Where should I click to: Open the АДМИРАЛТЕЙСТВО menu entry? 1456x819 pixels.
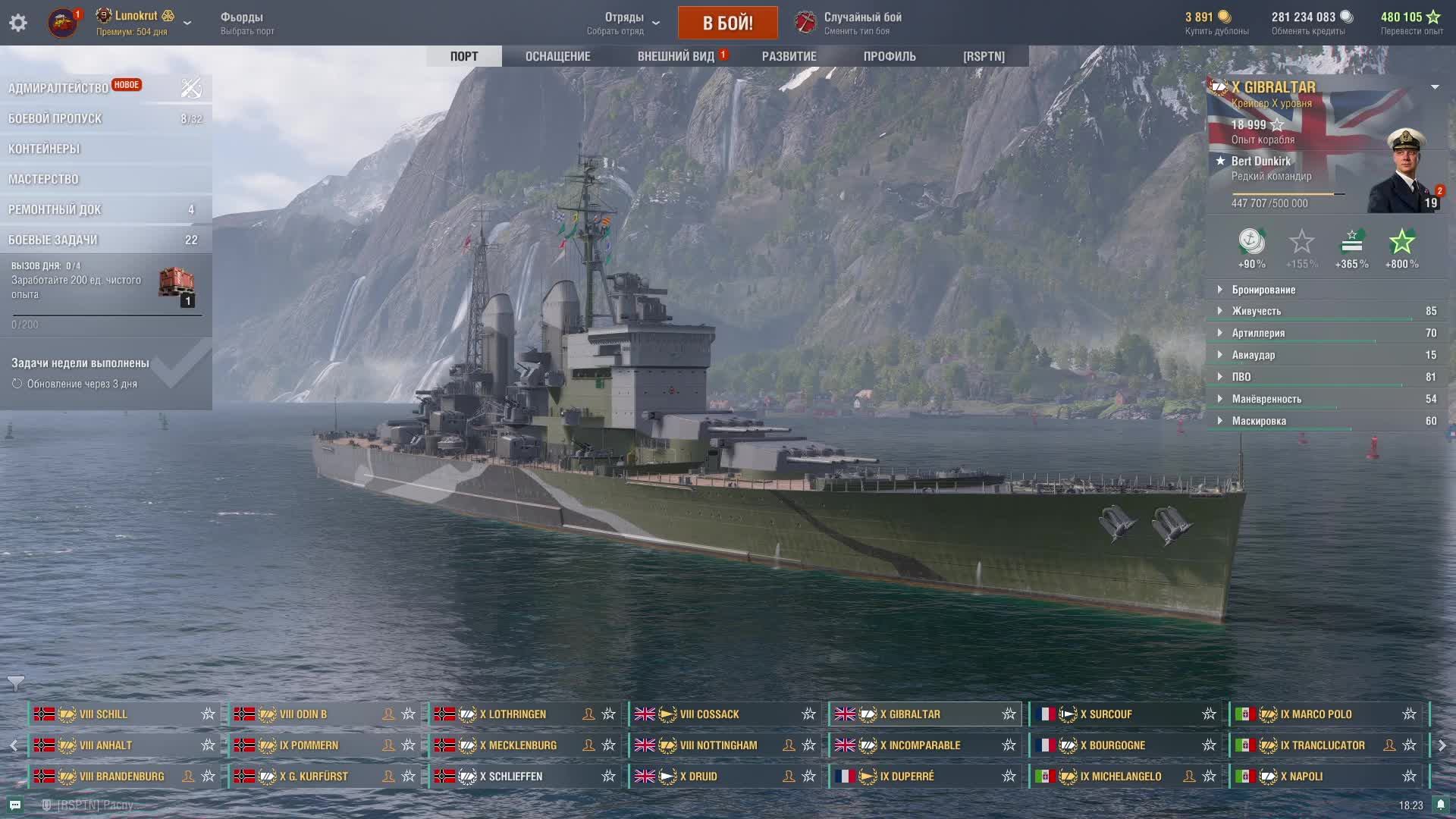[59, 88]
